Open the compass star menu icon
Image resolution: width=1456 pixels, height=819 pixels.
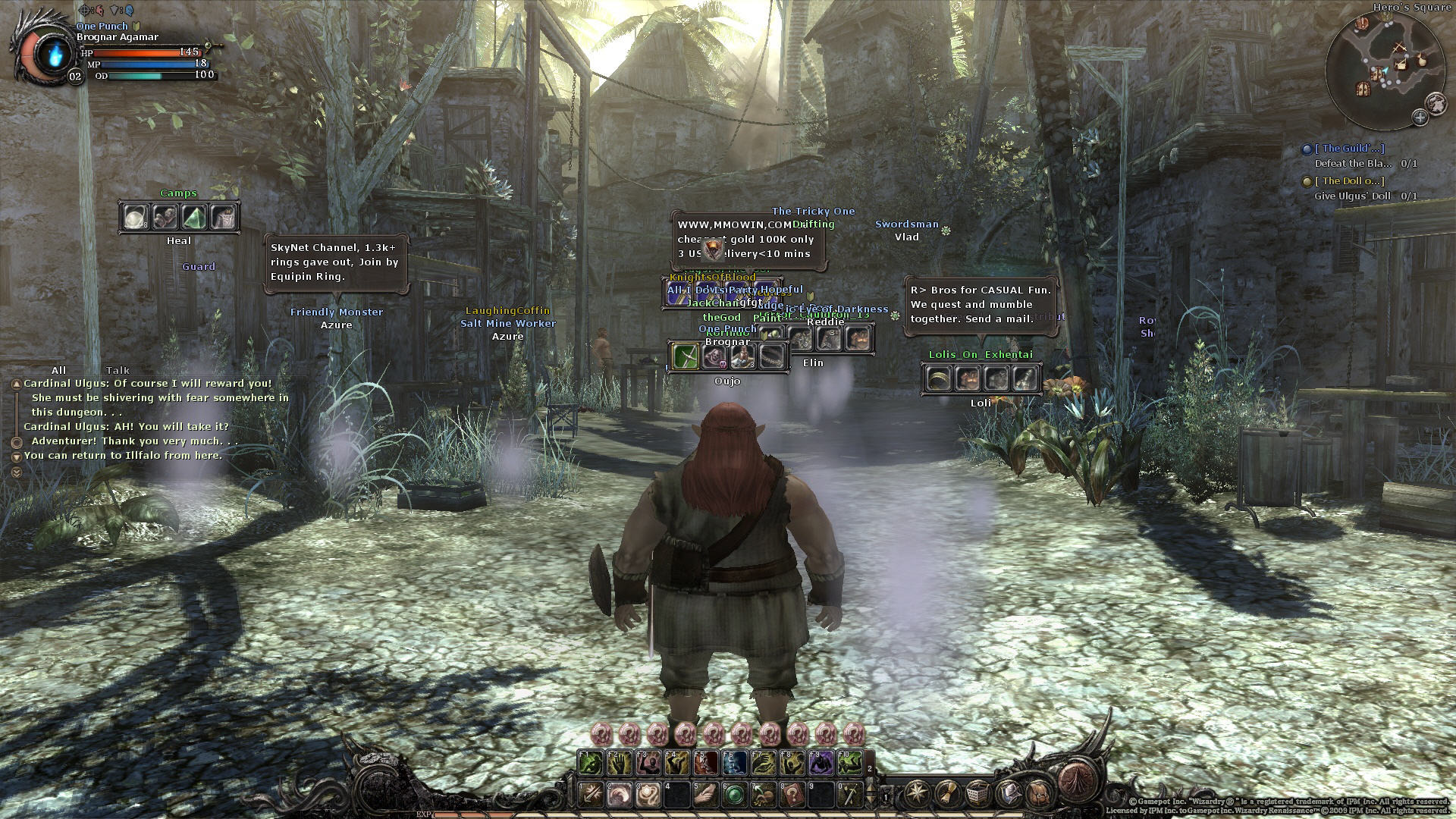916,794
